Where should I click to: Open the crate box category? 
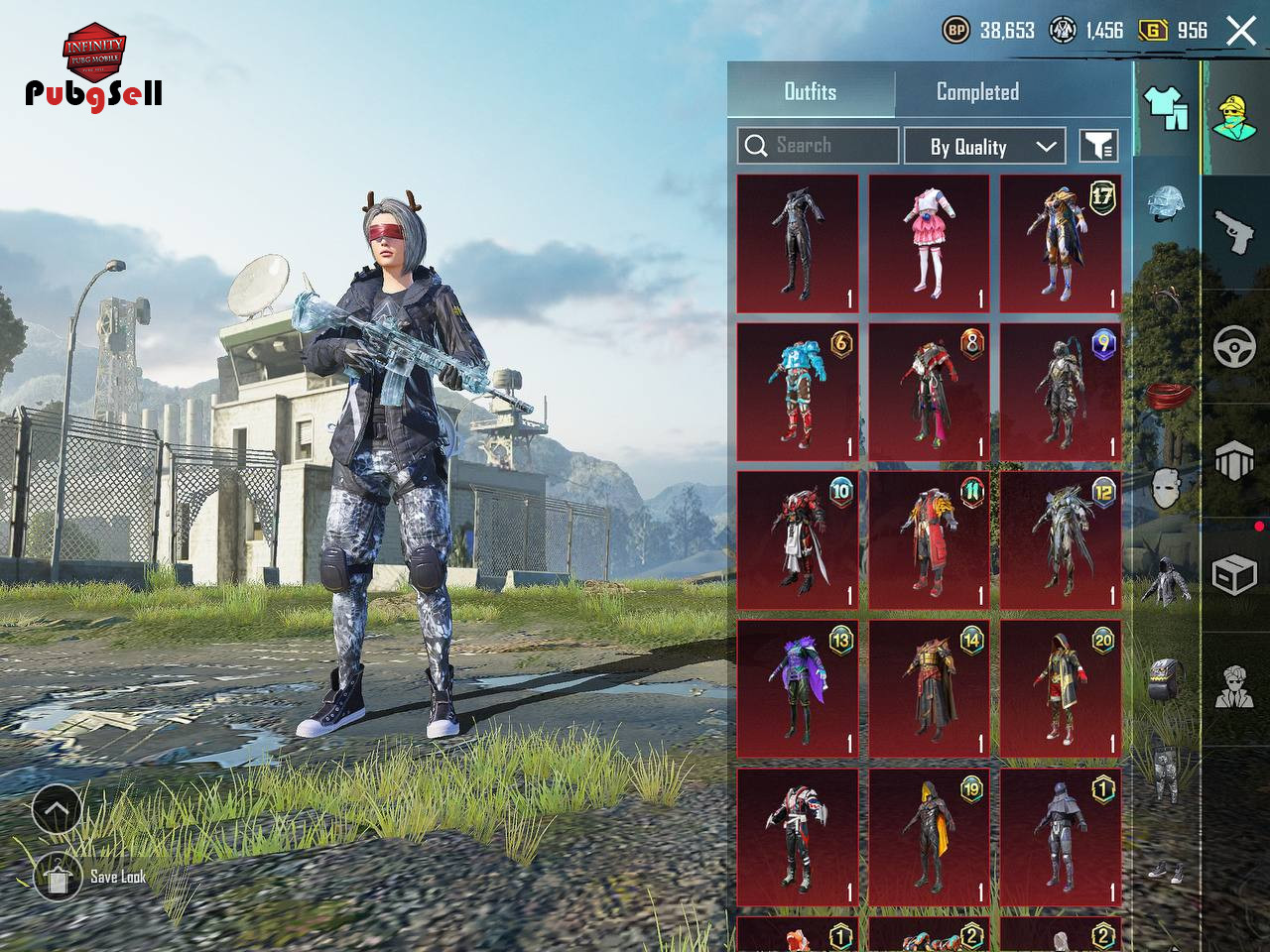[1235, 575]
